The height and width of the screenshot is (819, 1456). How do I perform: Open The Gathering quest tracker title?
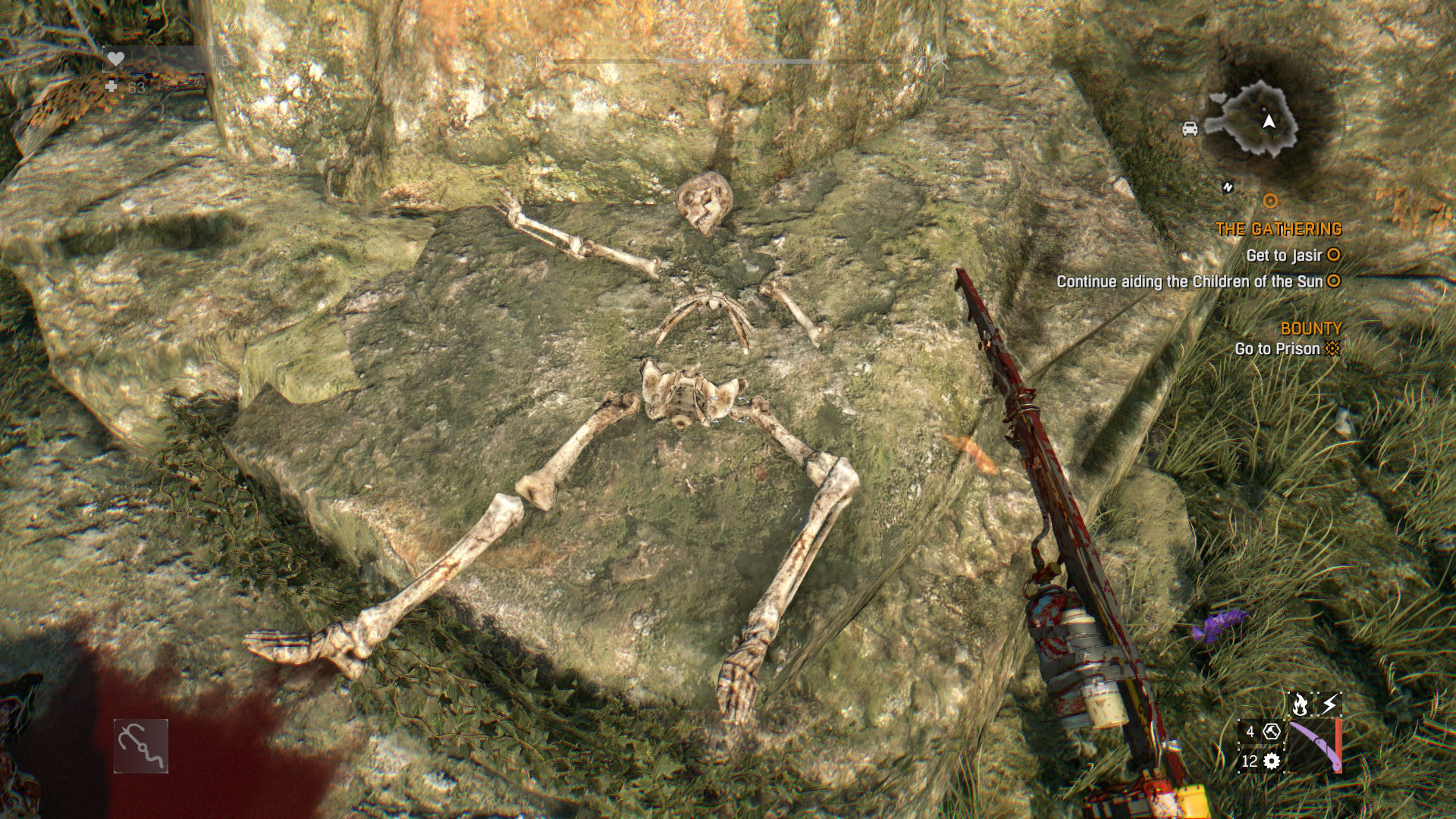(1279, 229)
